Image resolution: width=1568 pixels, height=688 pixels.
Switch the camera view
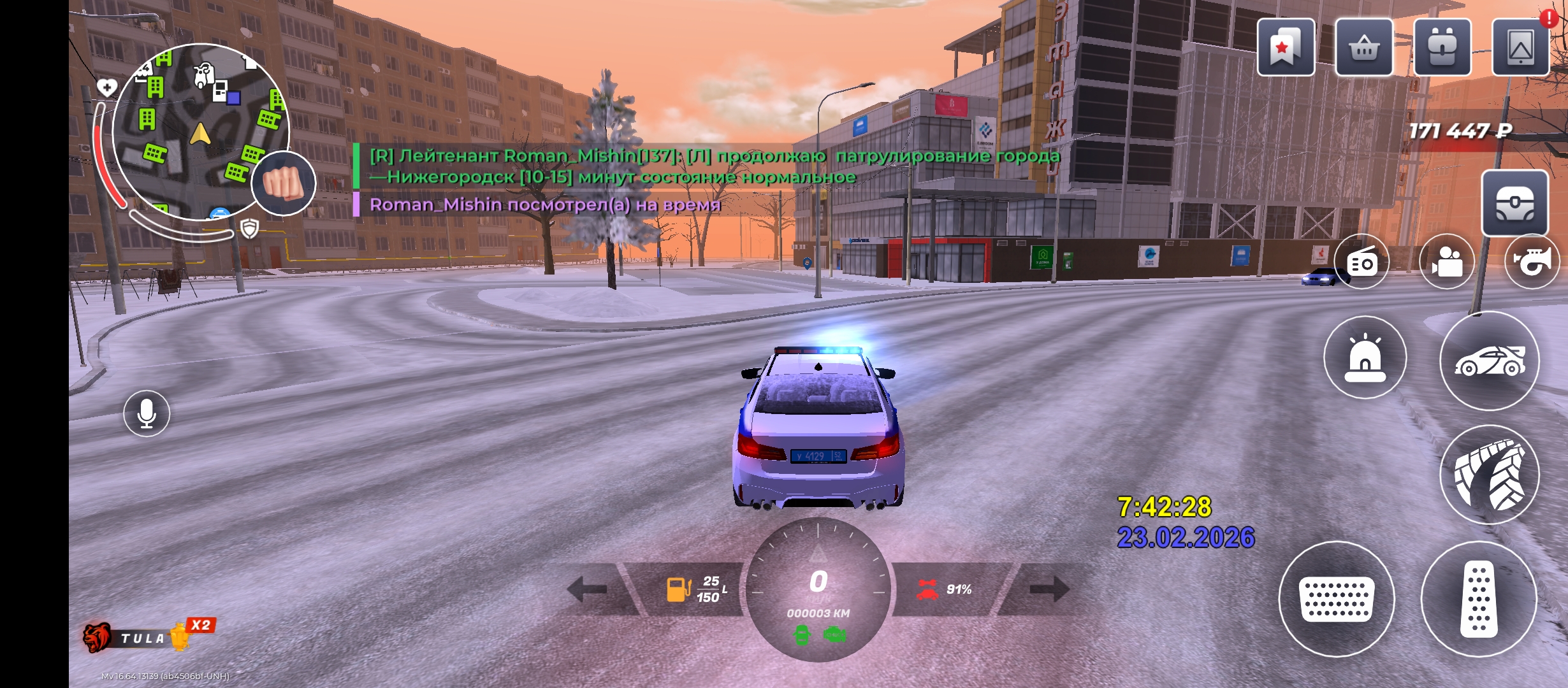coord(1447,261)
